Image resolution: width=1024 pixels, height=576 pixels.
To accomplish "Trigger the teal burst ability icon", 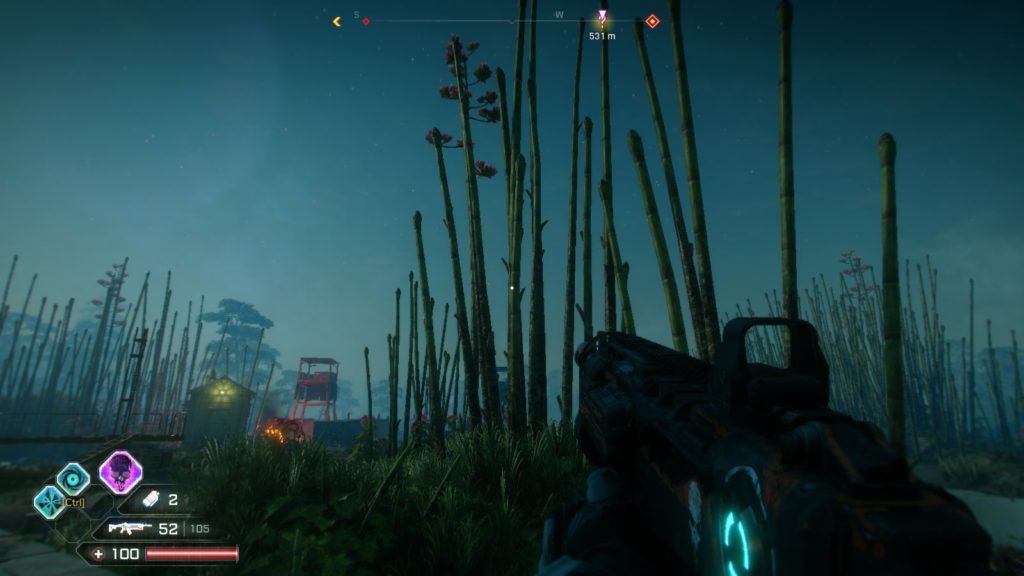I will coord(49,501).
